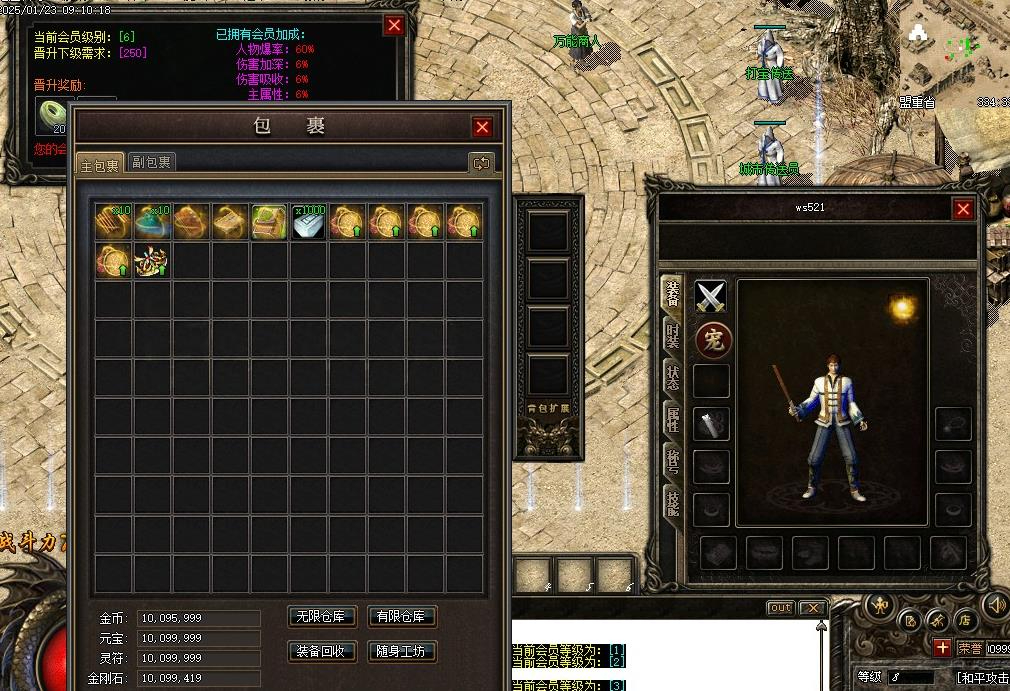The image size is (1010, 691).
Task: Close the membership level window
Action: tap(395, 25)
